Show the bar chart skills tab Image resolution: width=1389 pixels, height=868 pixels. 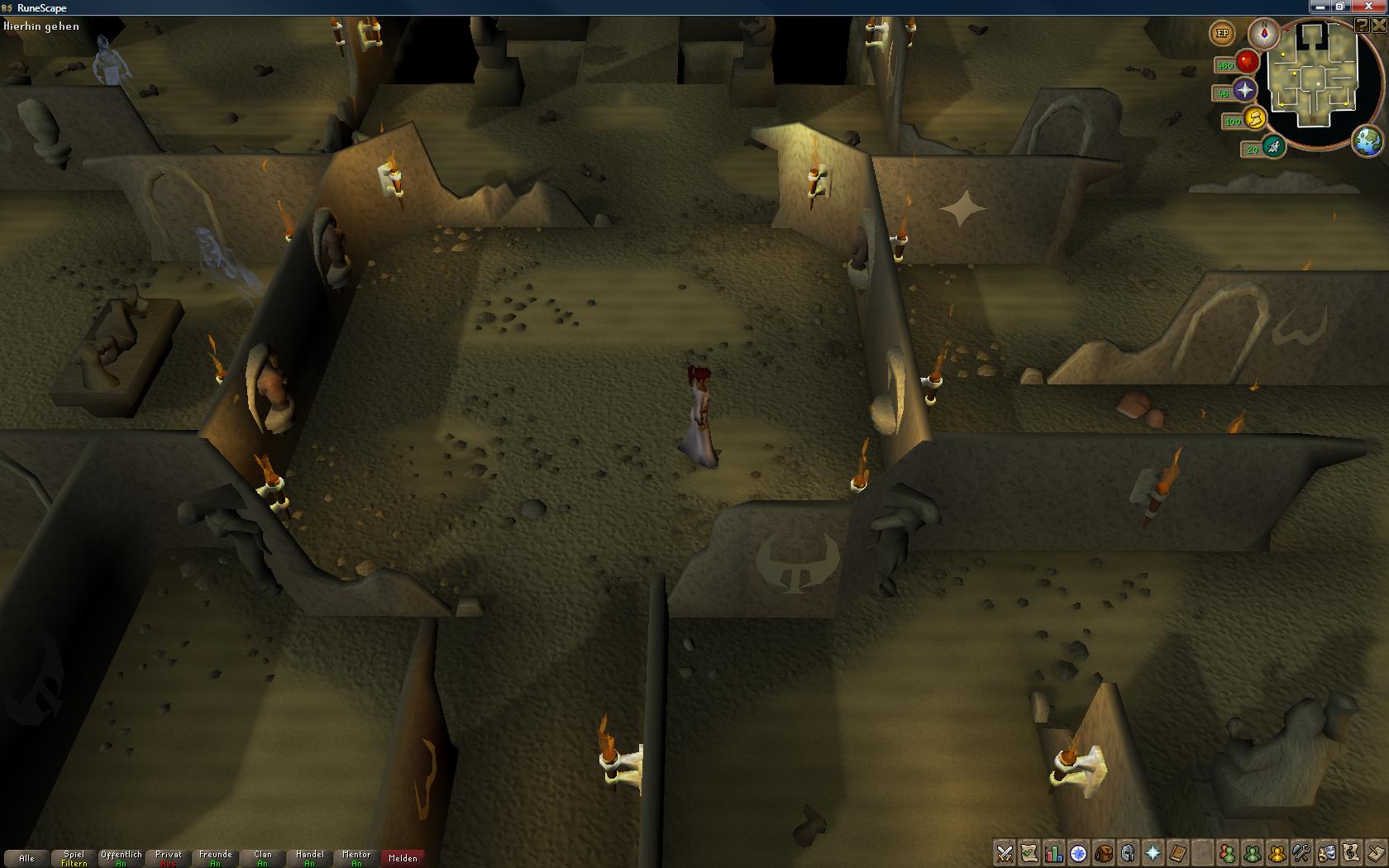1054,853
